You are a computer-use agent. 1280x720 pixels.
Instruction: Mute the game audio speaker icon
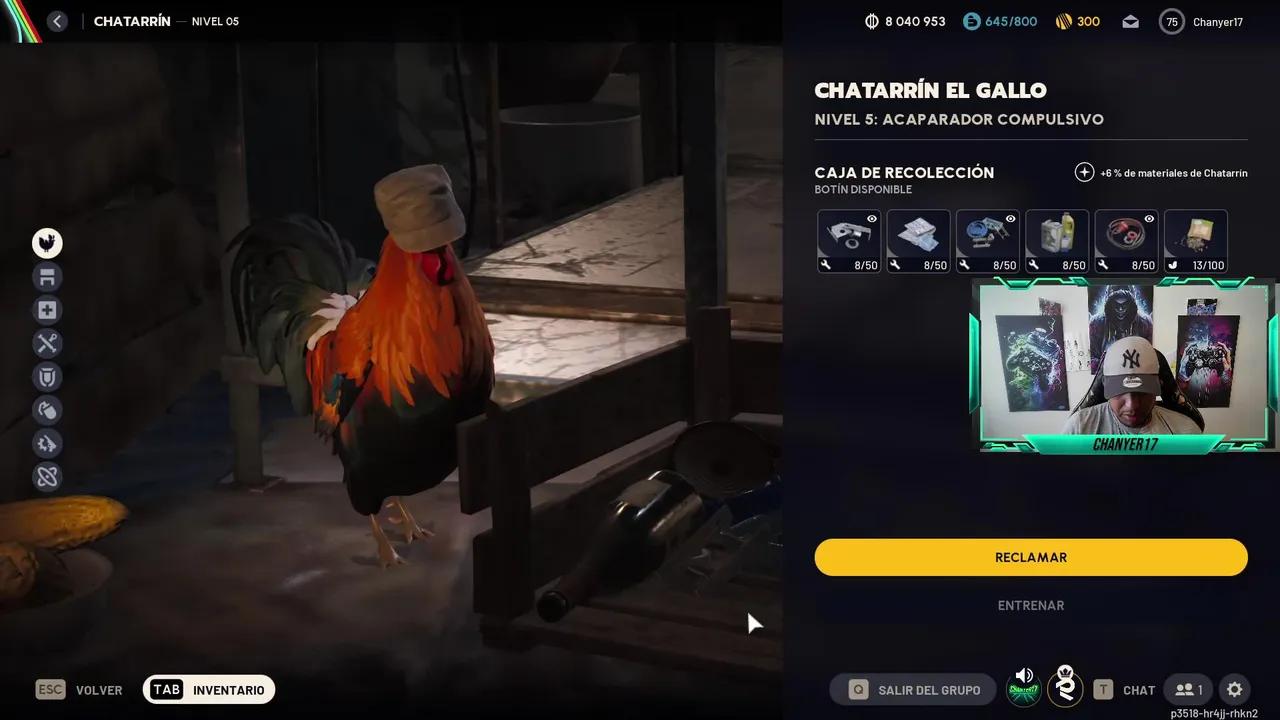click(1023, 674)
